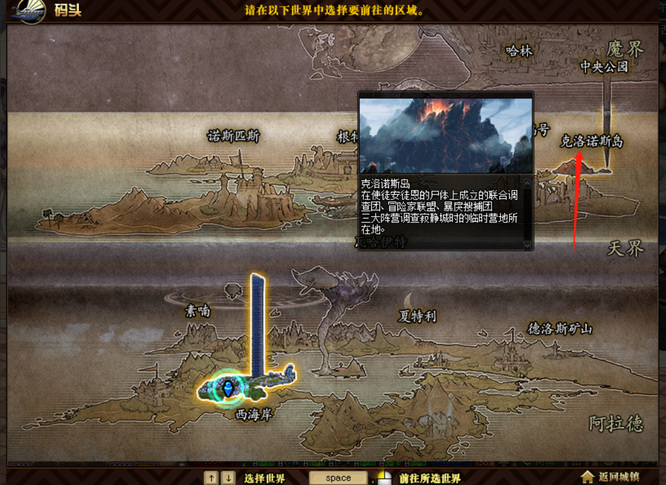
Task: Choose the 诺斯匹斯 destination
Action: tap(233, 136)
